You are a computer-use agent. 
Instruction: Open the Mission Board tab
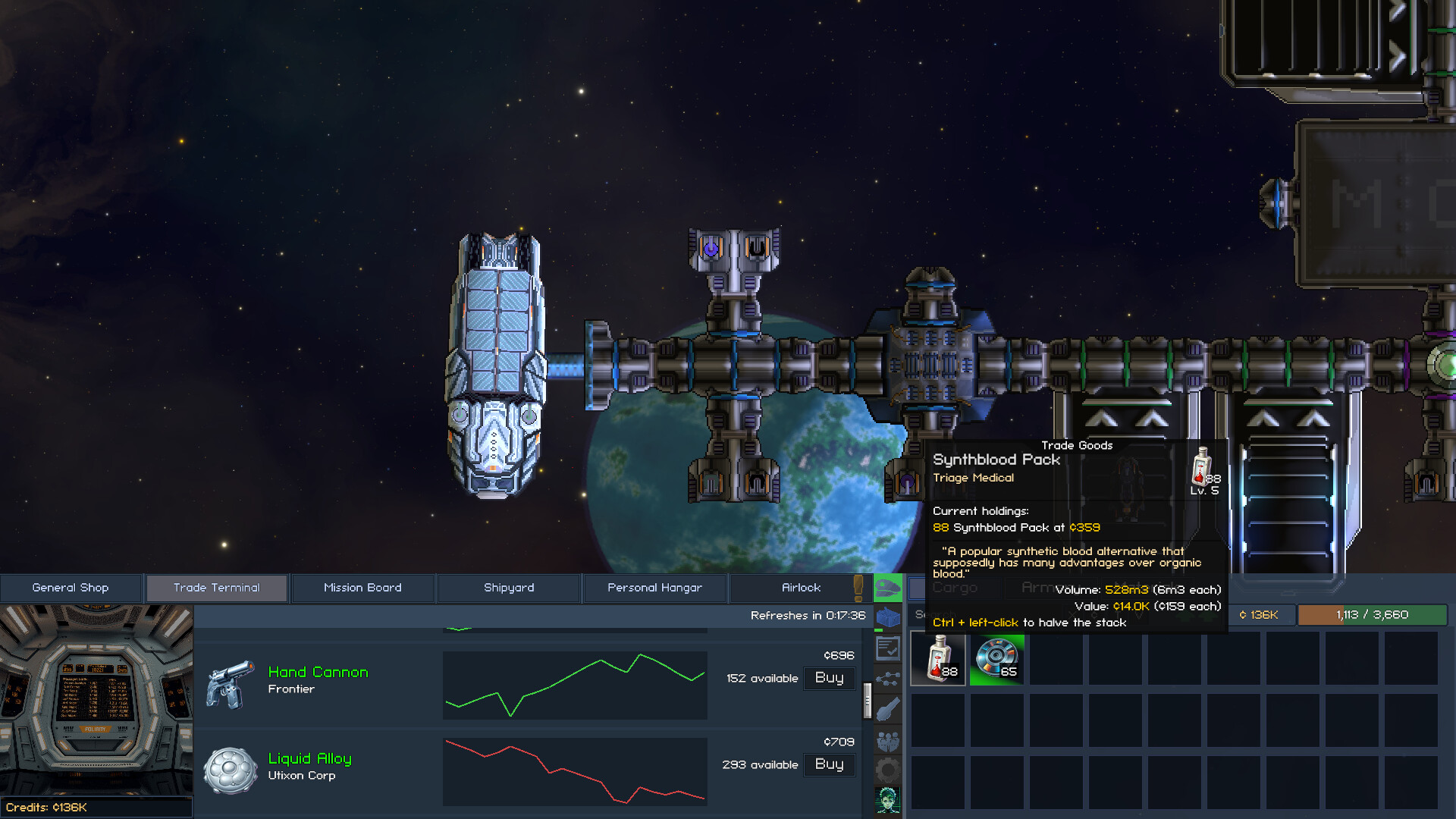tap(362, 587)
